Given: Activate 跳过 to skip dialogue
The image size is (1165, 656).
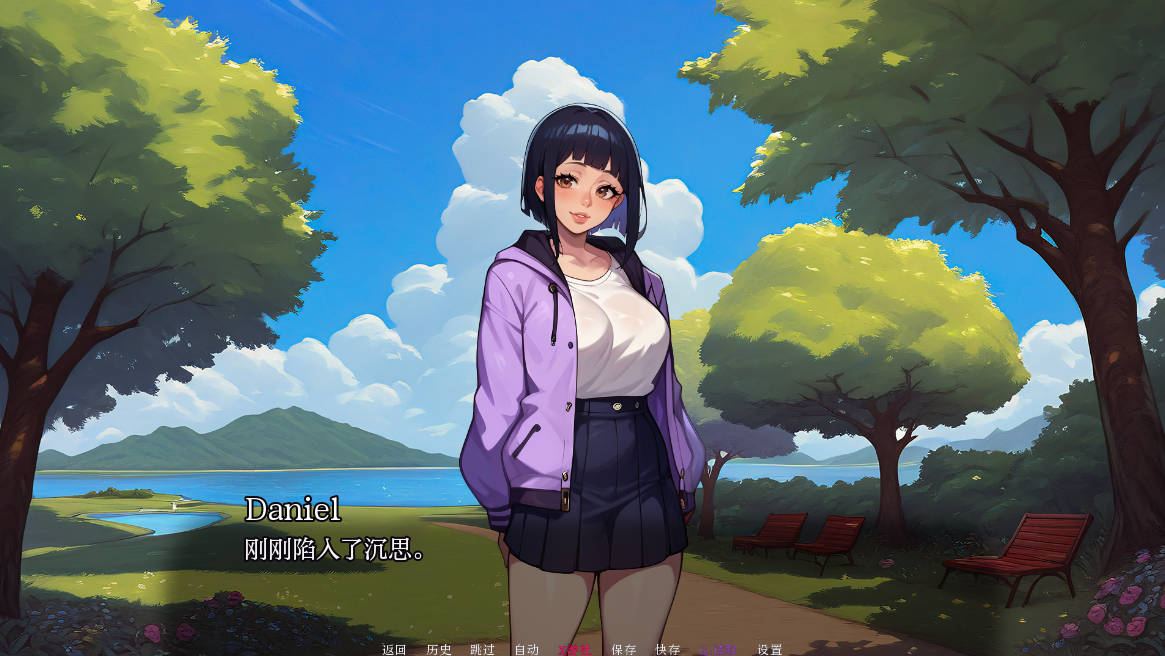Looking at the screenshot, I should click(x=482, y=649).
